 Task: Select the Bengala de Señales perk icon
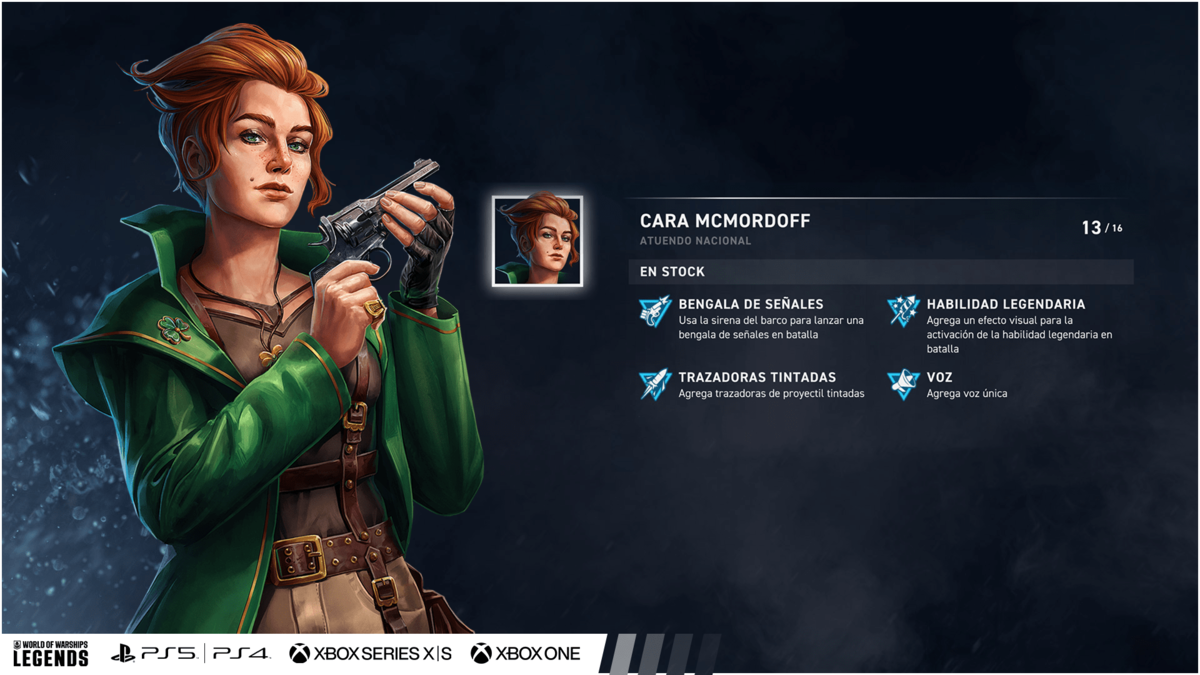tap(655, 311)
